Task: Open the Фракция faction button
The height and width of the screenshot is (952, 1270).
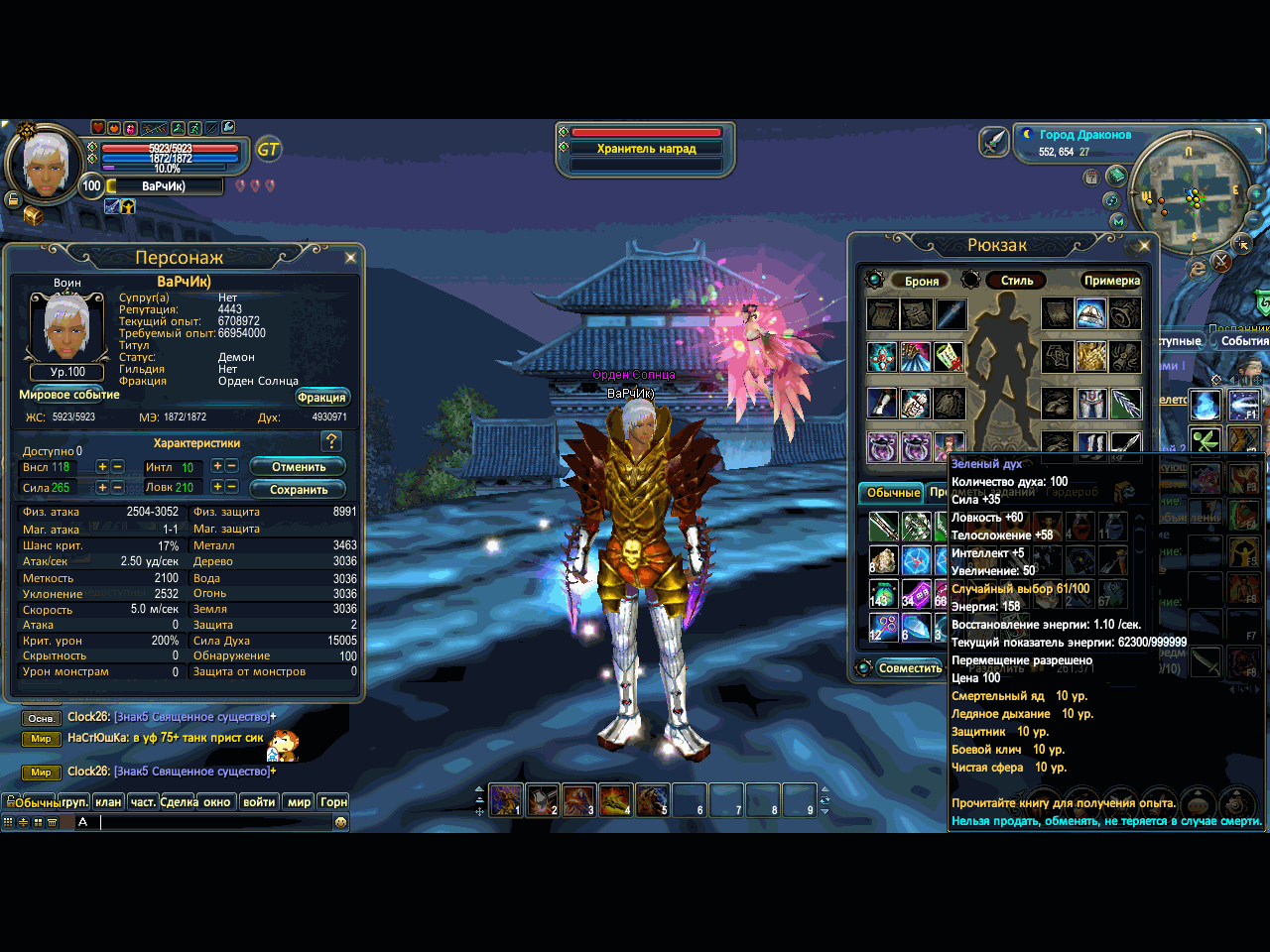Action: click(x=321, y=398)
